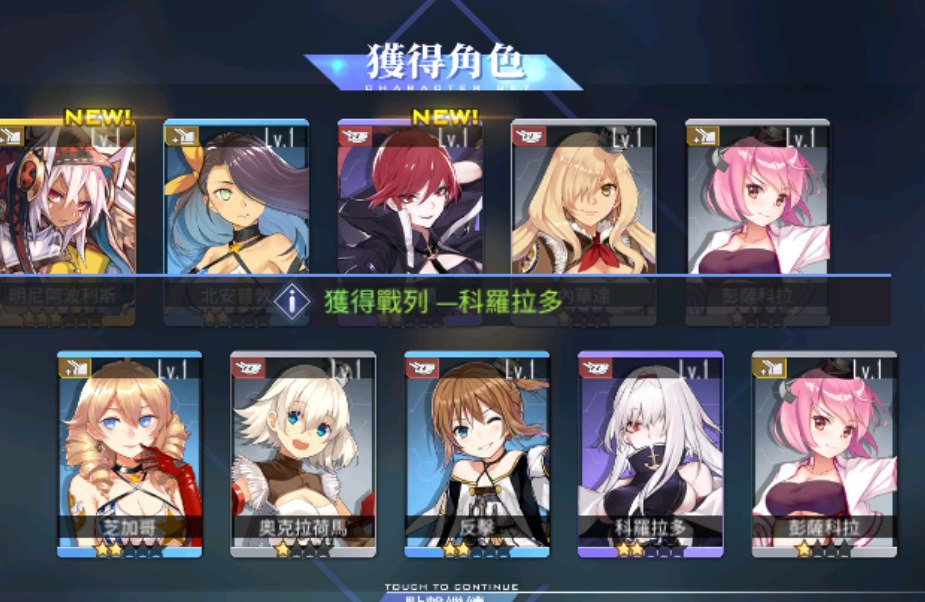Pick the 芝加哥 character card
Viewport: 925px width, 602px height.
[x=129, y=450]
